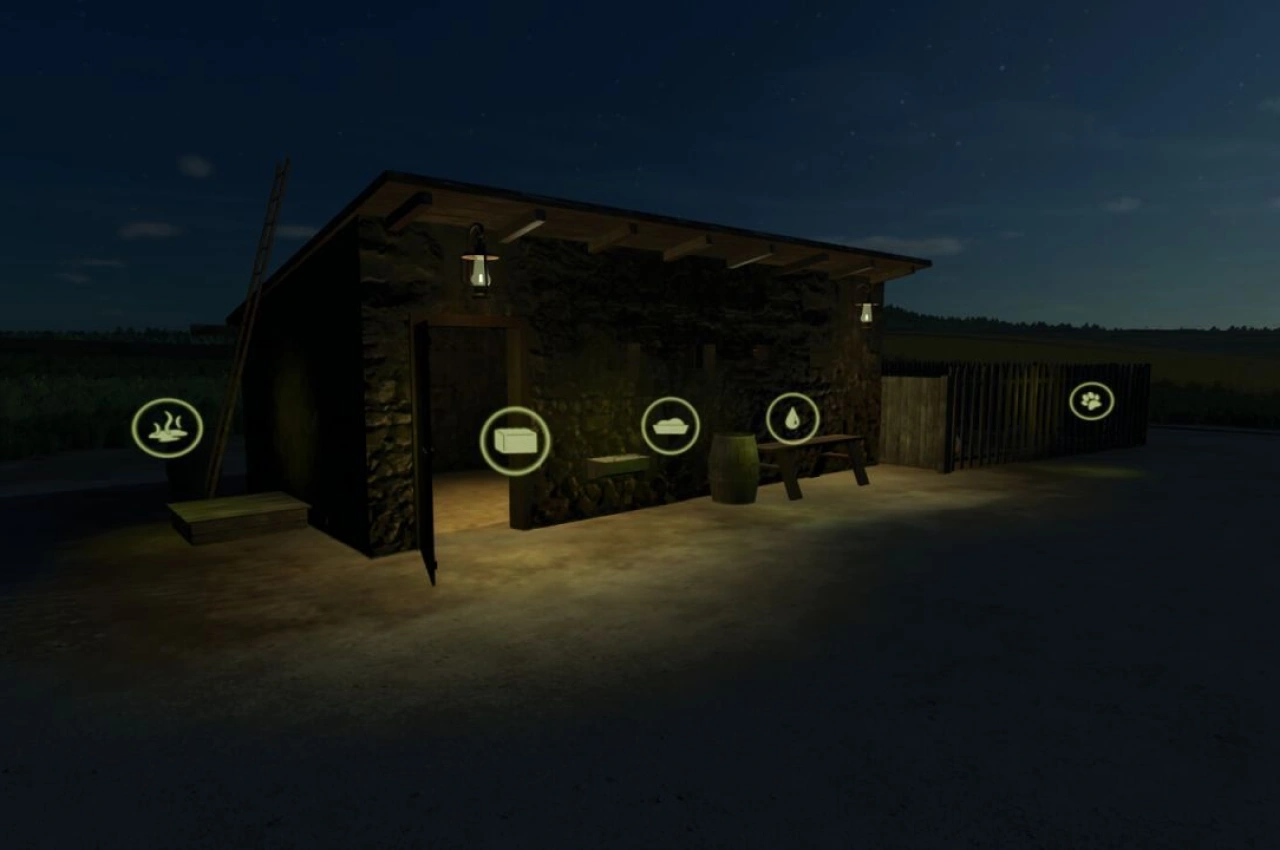The width and height of the screenshot is (1280, 850).
Task: Click the lantern on the right stable wall
Action: pos(865,312)
